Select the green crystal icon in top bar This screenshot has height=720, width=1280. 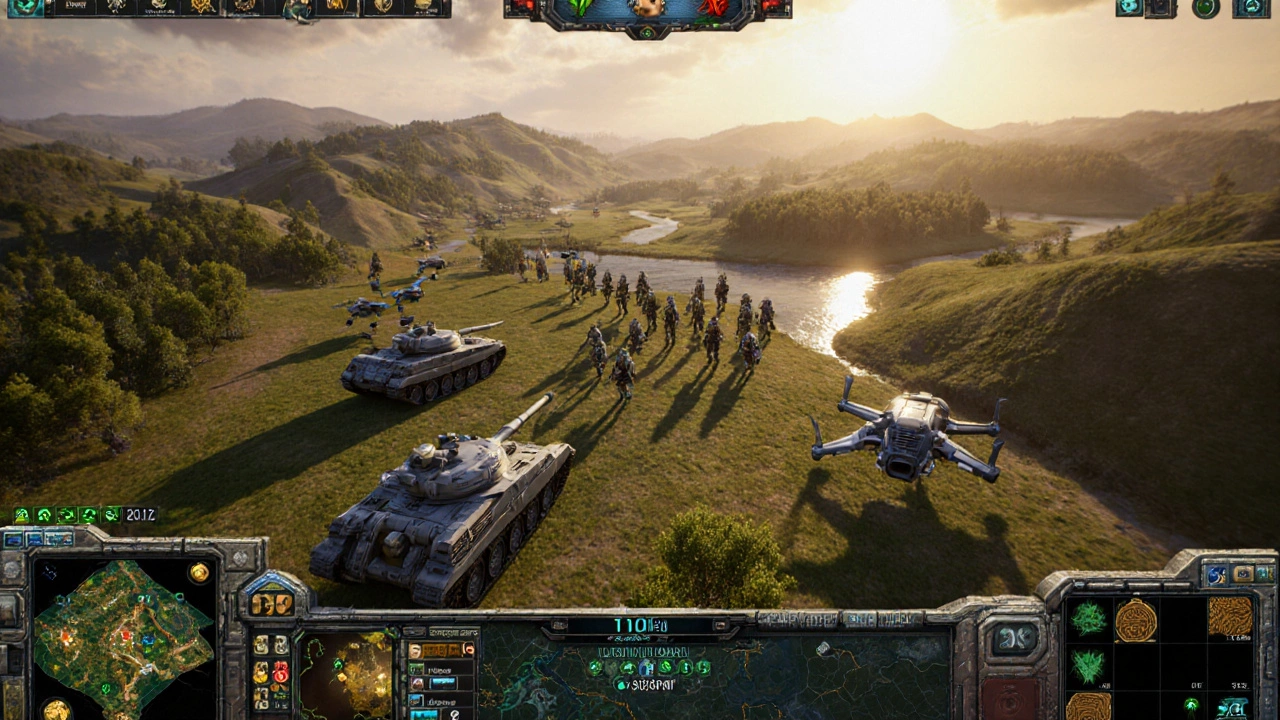coord(580,8)
